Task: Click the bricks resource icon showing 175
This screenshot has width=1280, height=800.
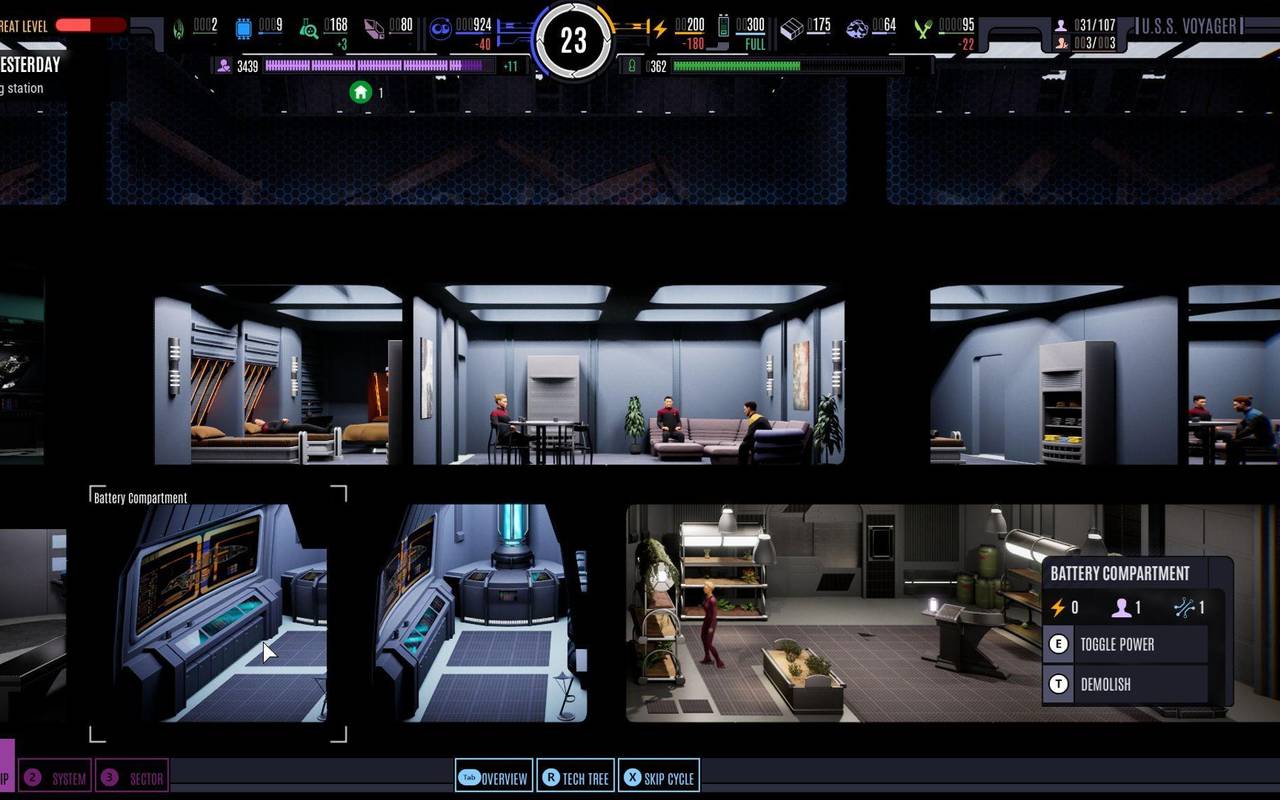Action: pyautogui.click(x=792, y=26)
